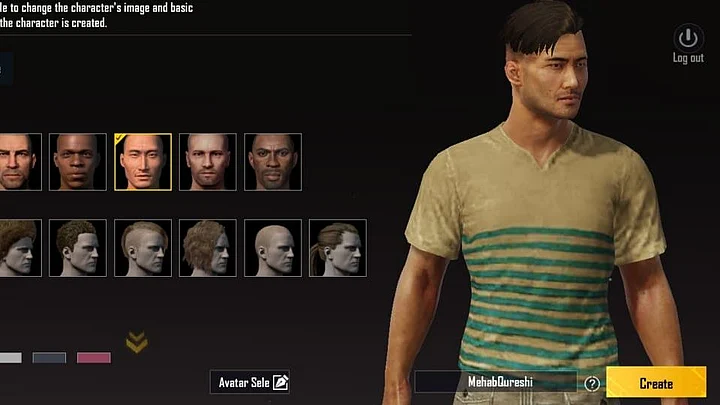Pick the pink hair color swatch
This screenshot has height=405, width=720.
pos(94,358)
